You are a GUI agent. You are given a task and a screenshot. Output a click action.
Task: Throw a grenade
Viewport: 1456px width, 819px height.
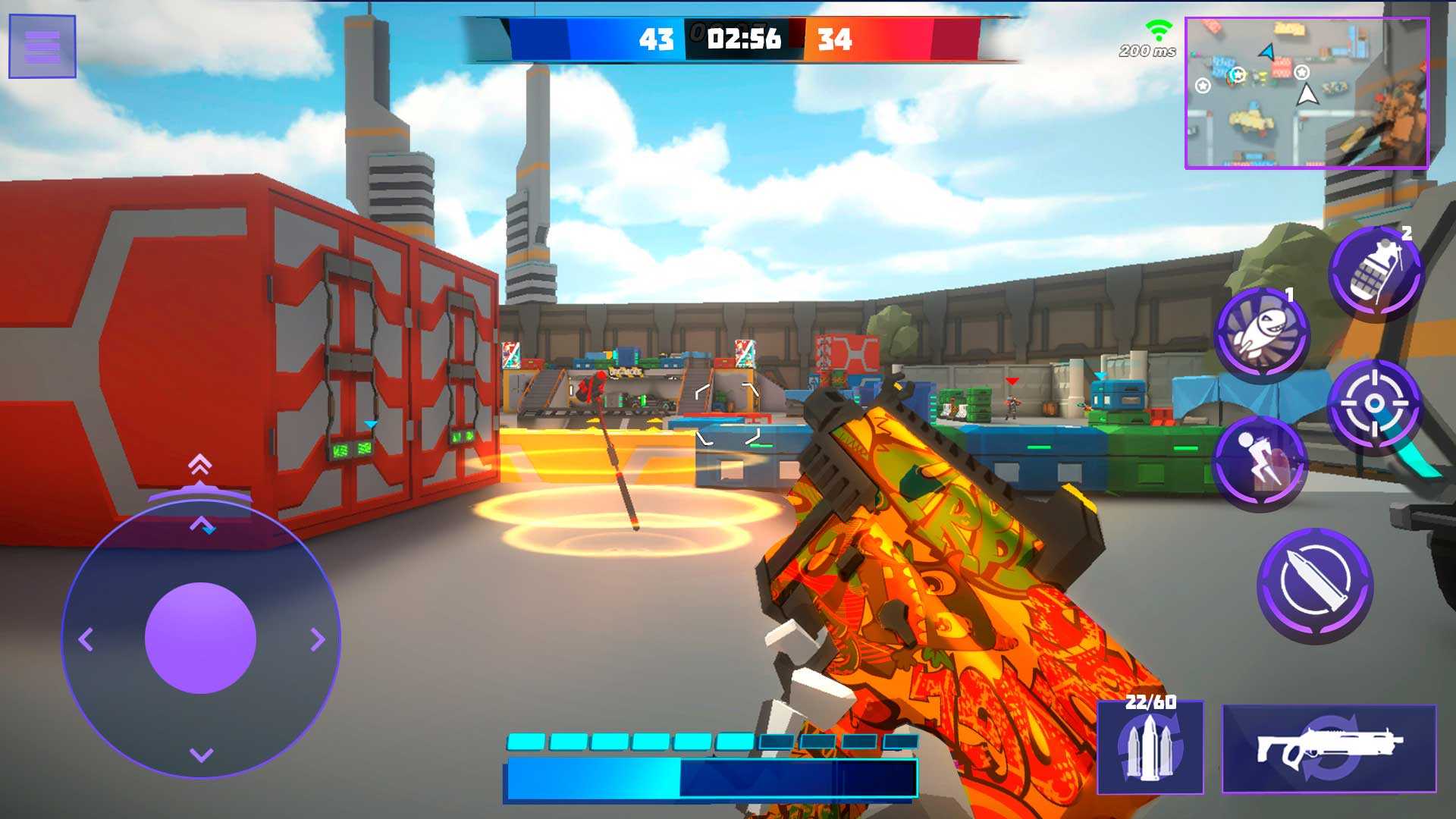coord(1376,272)
